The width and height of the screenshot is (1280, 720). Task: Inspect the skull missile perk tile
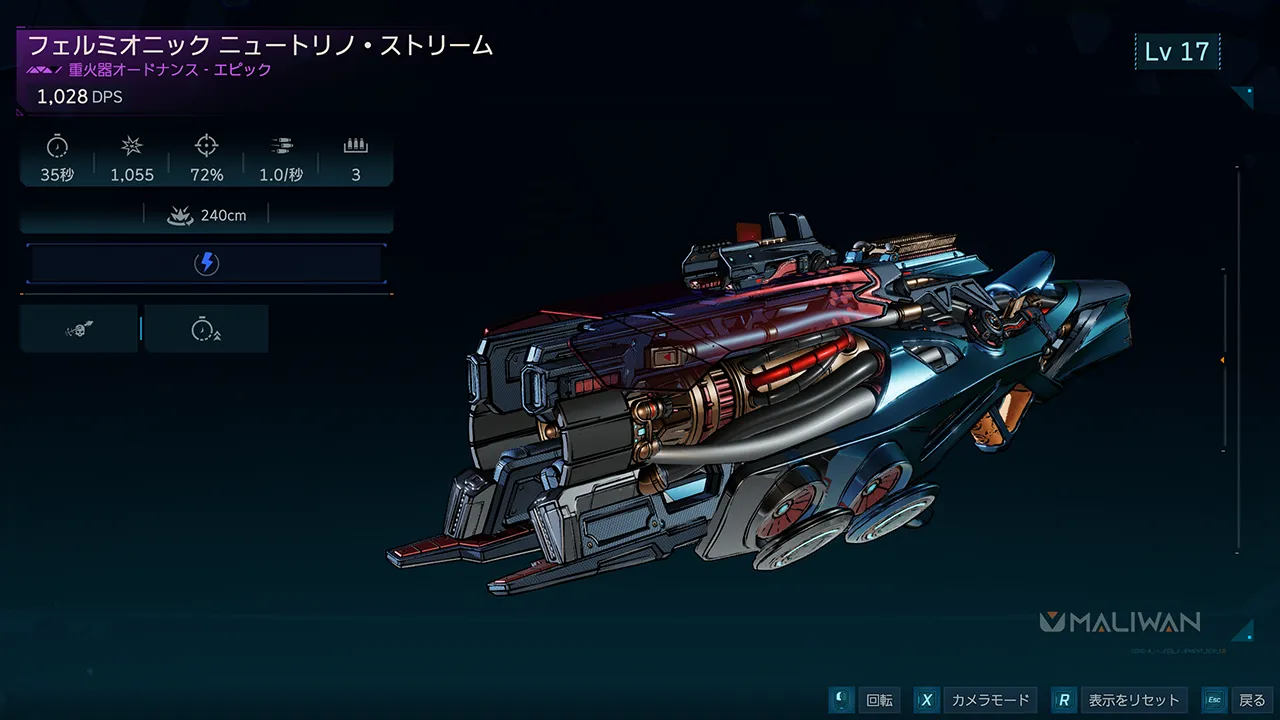click(x=79, y=329)
